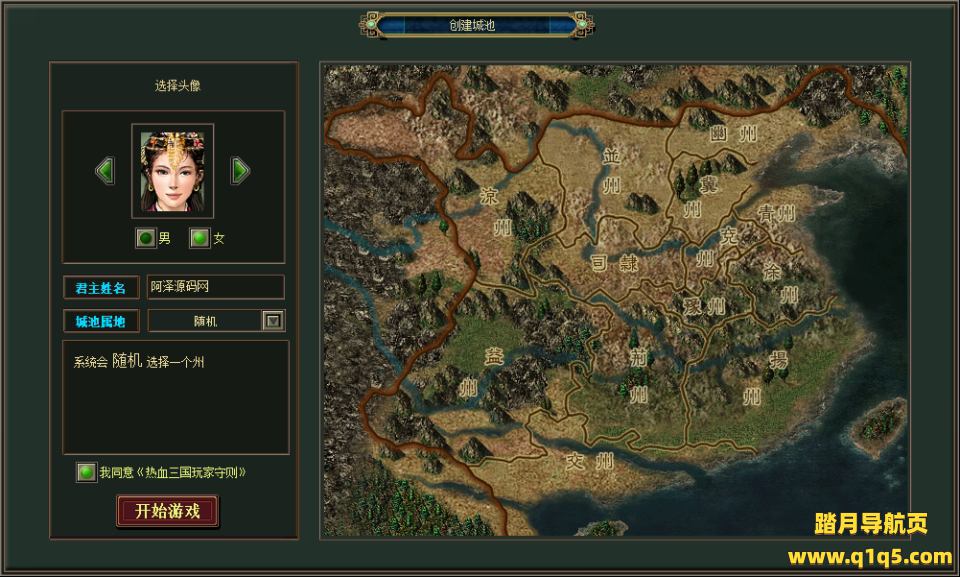The width and height of the screenshot is (960, 577).
Task: Select the male (男) gender option
Action: tap(146, 238)
